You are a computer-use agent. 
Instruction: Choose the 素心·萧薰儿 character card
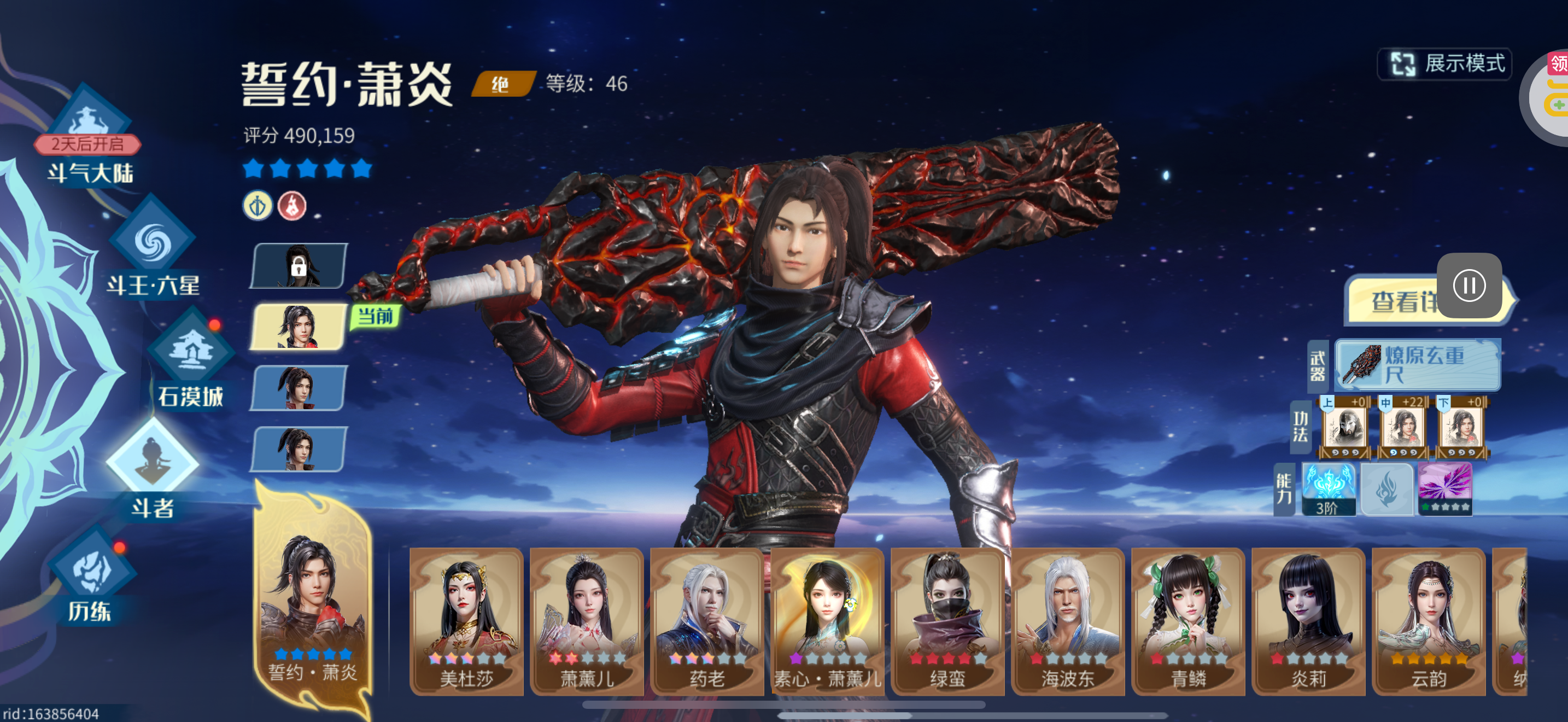(827, 621)
